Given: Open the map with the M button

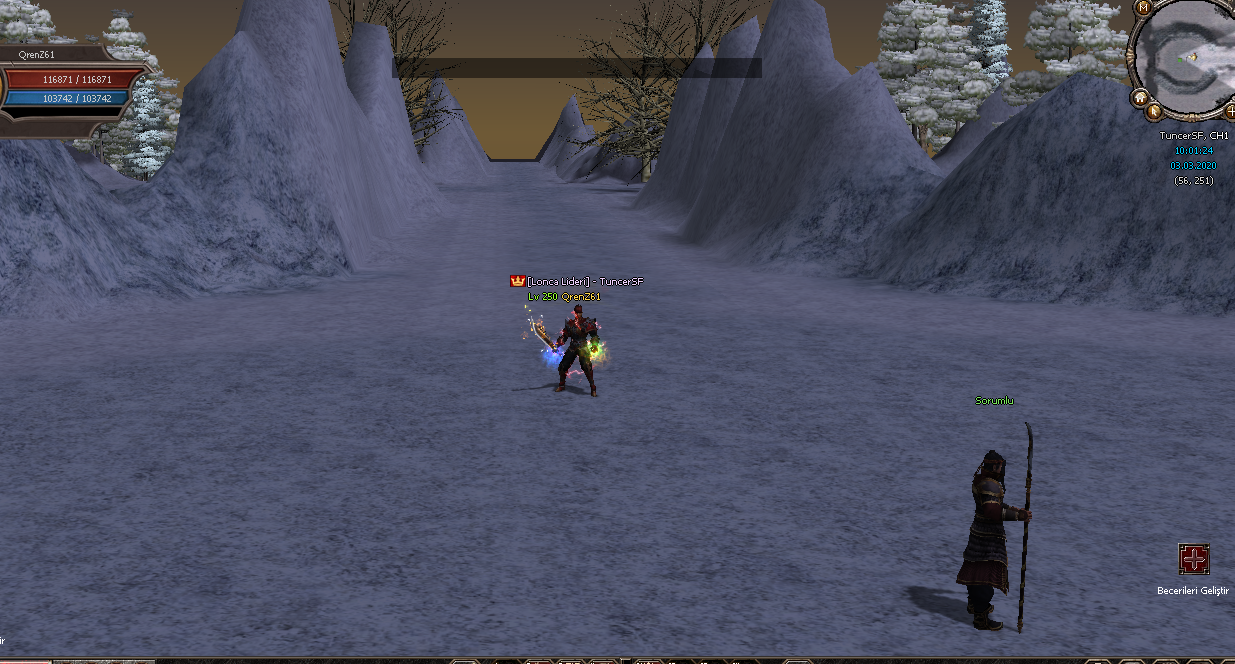Looking at the screenshot, I should point(1143,7).
